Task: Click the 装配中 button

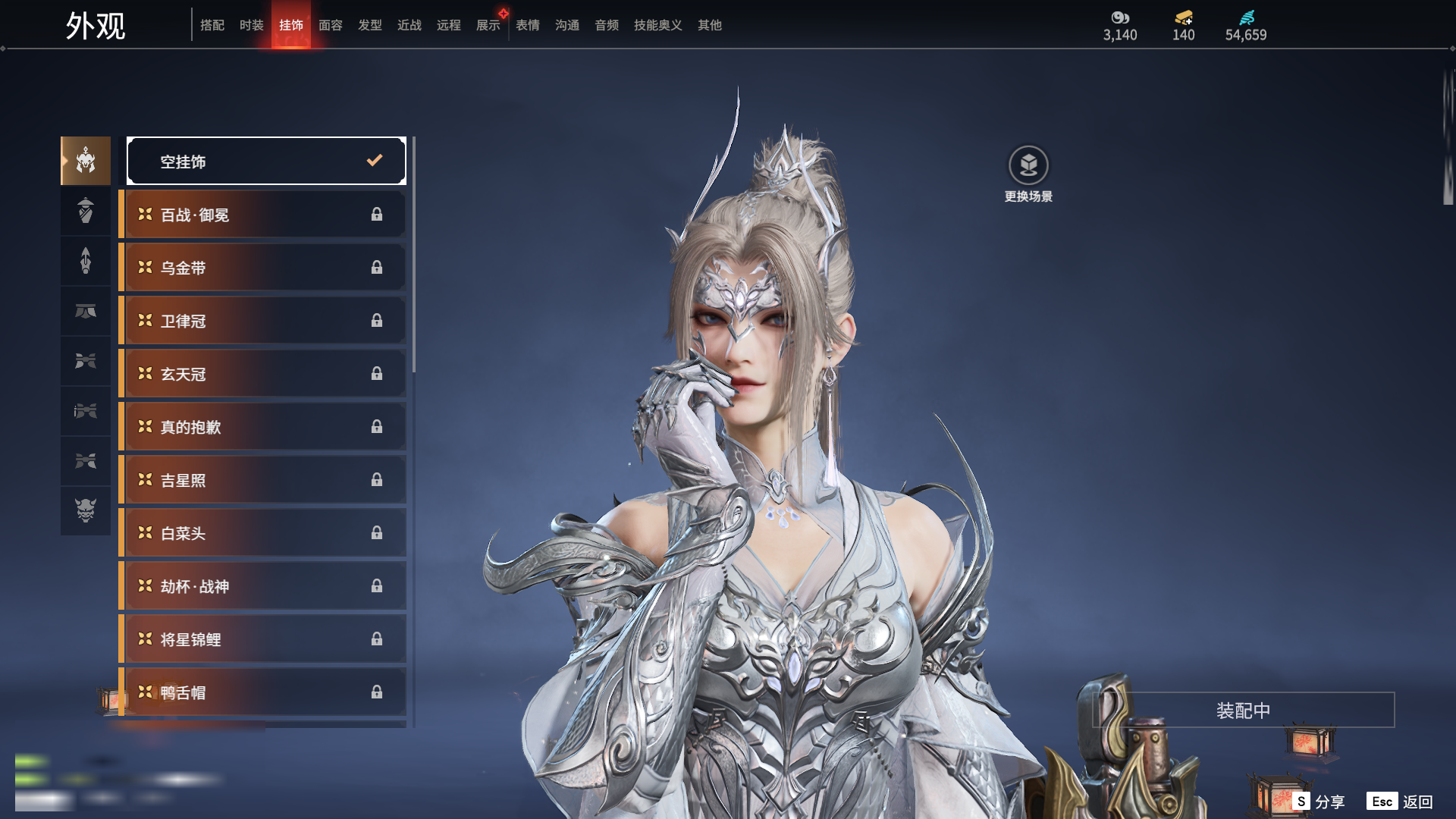Action: (1243, 711)
